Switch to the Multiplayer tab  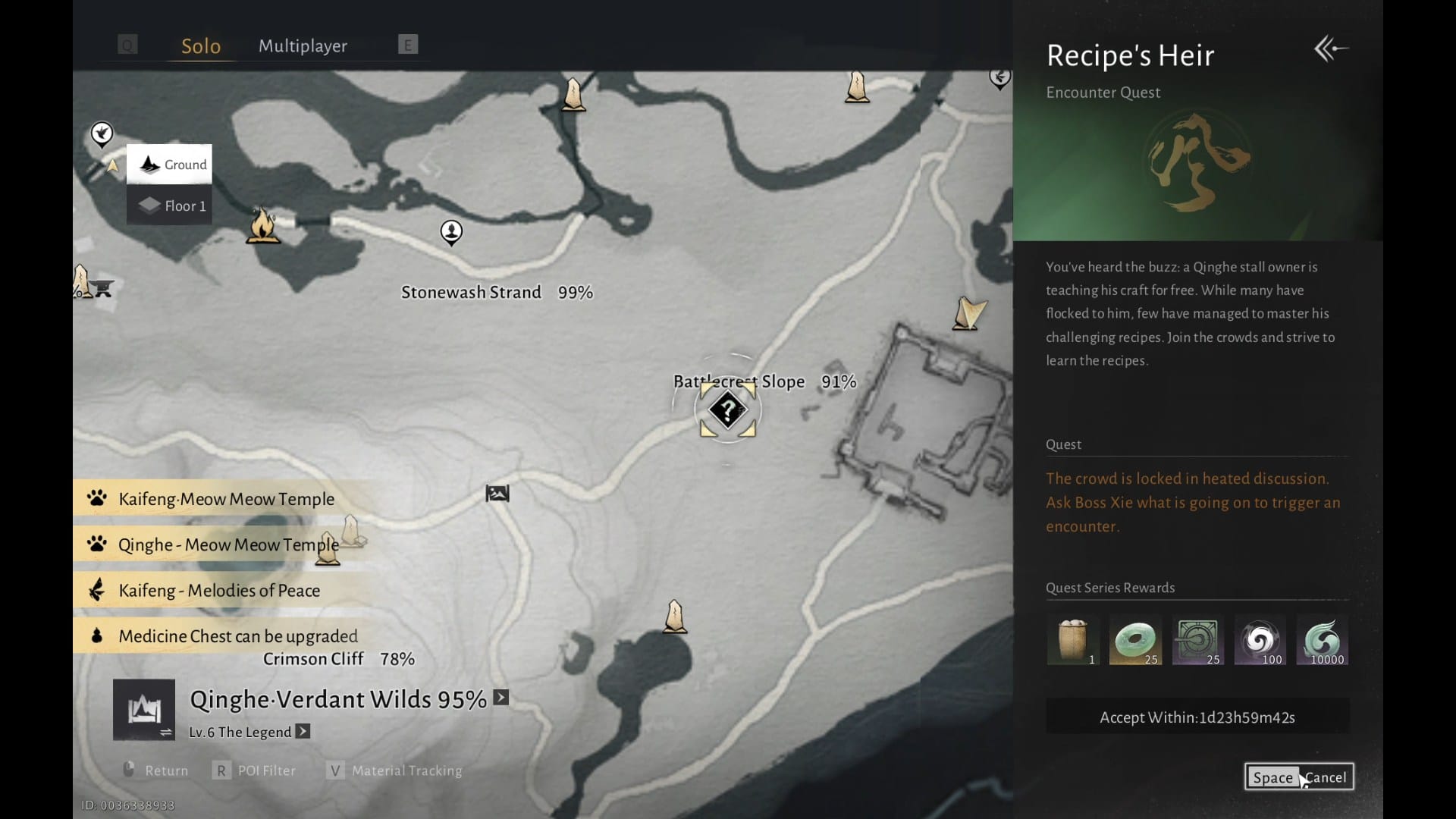pyautogui.click(x=303, y=46)
